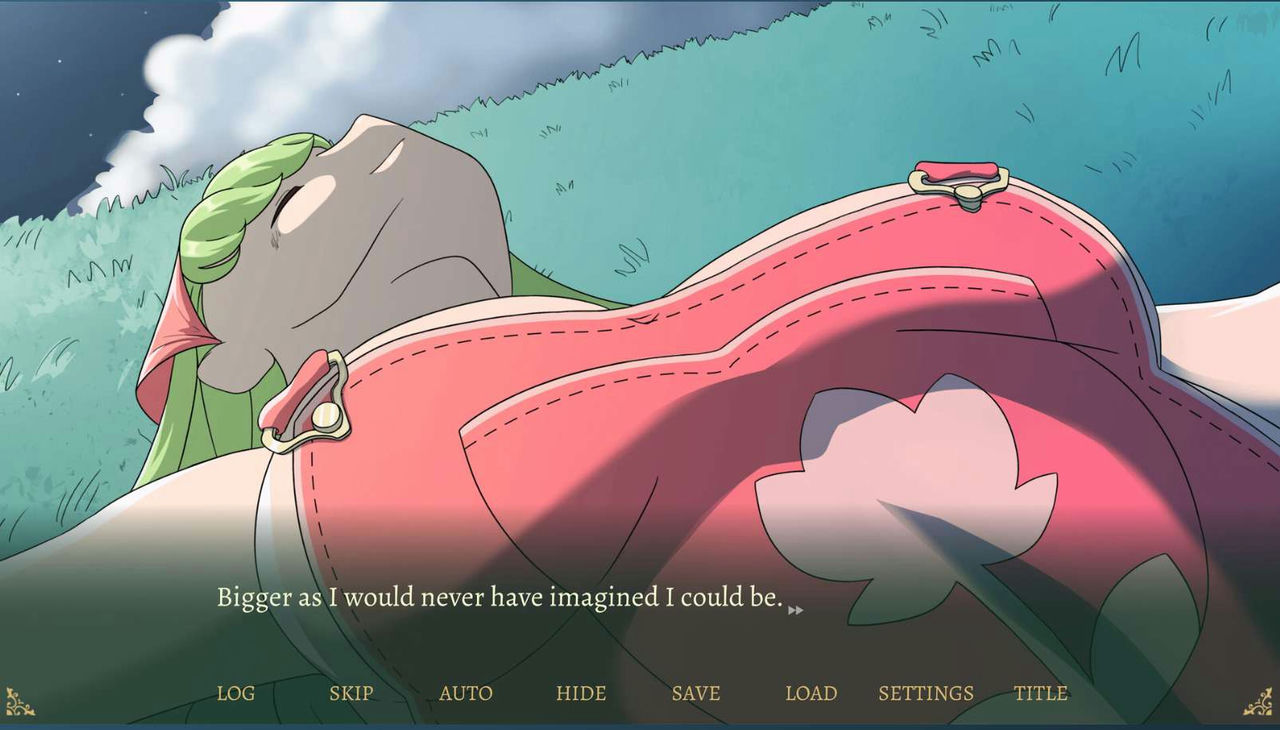Click SAVE on the quick menu bar
Viewport: 1280px width, 730px height.
pyautogui.click(x=696, y=693)
